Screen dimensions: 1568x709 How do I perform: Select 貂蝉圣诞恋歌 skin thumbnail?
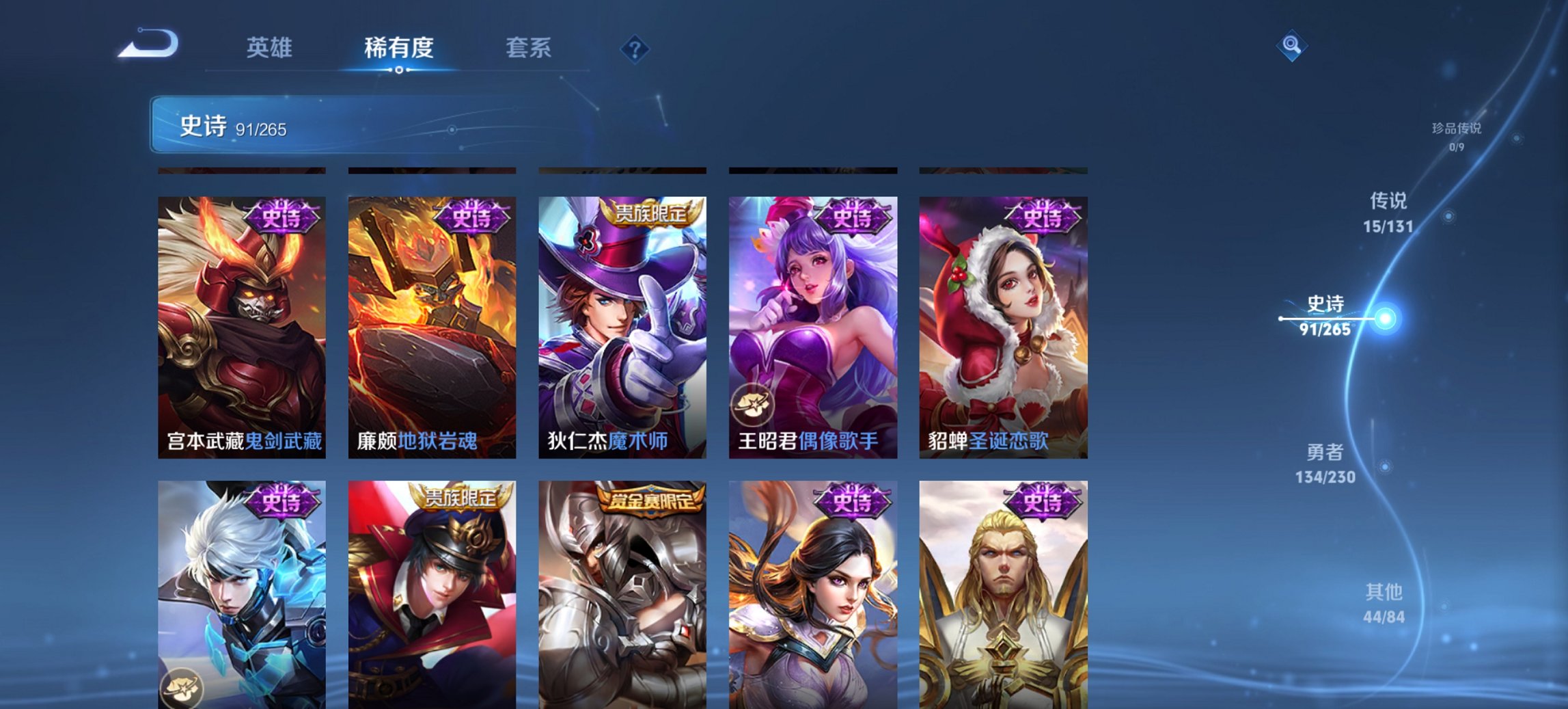click(1002, 328)
